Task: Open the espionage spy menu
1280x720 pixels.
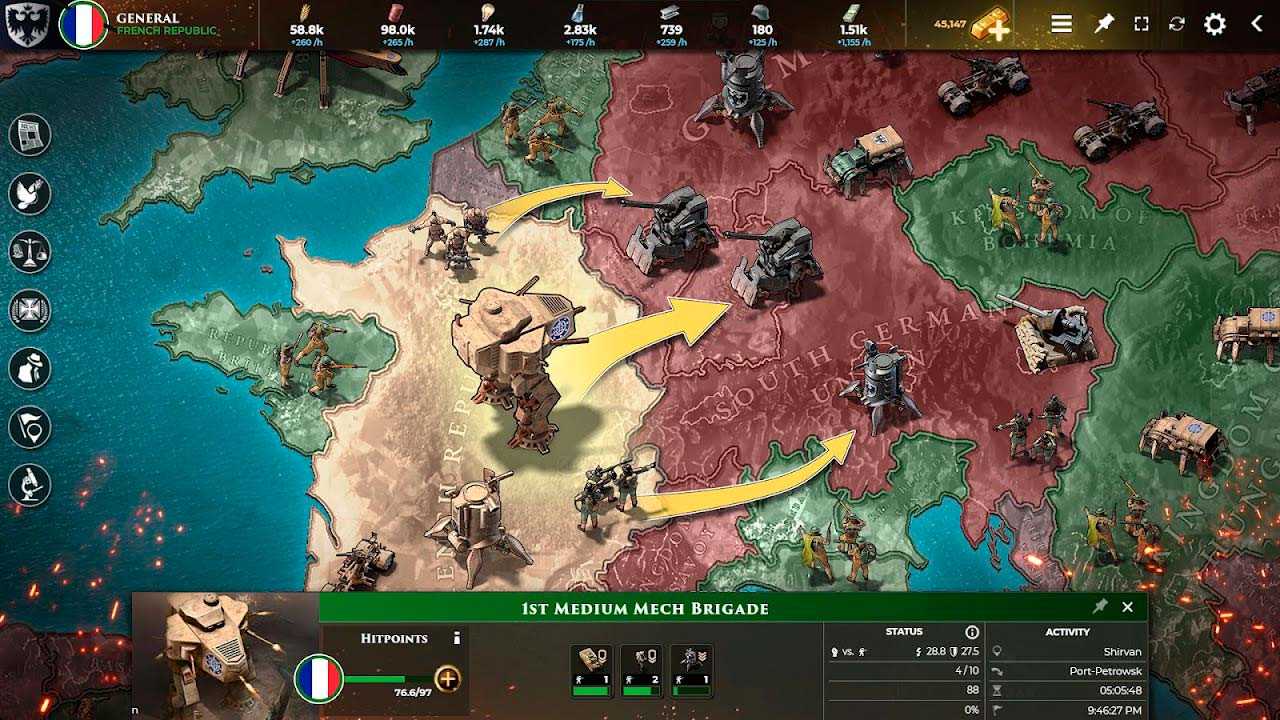Action: (x=30, y=368)
